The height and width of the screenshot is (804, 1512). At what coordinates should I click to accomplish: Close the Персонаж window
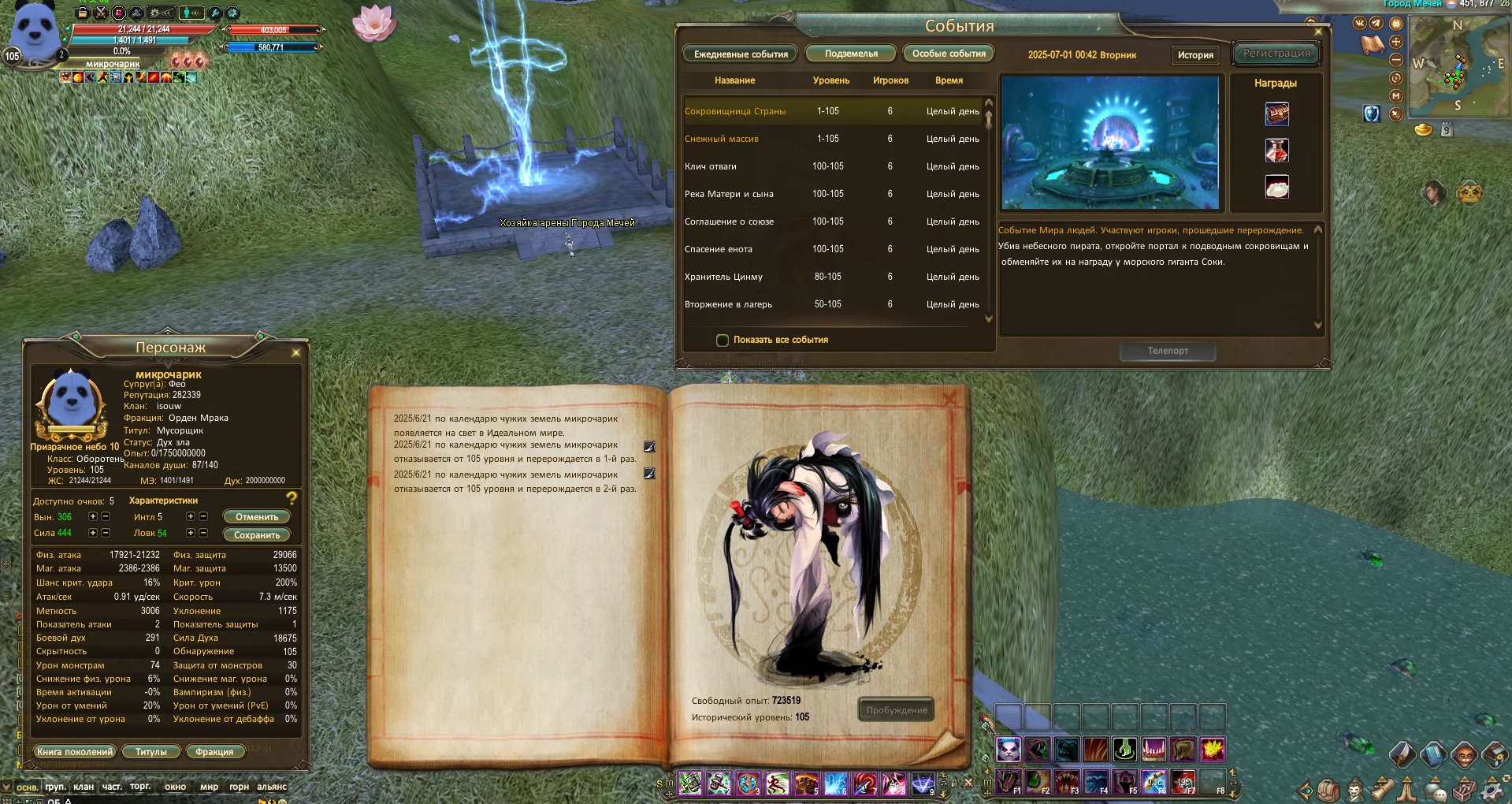[296, 352]
